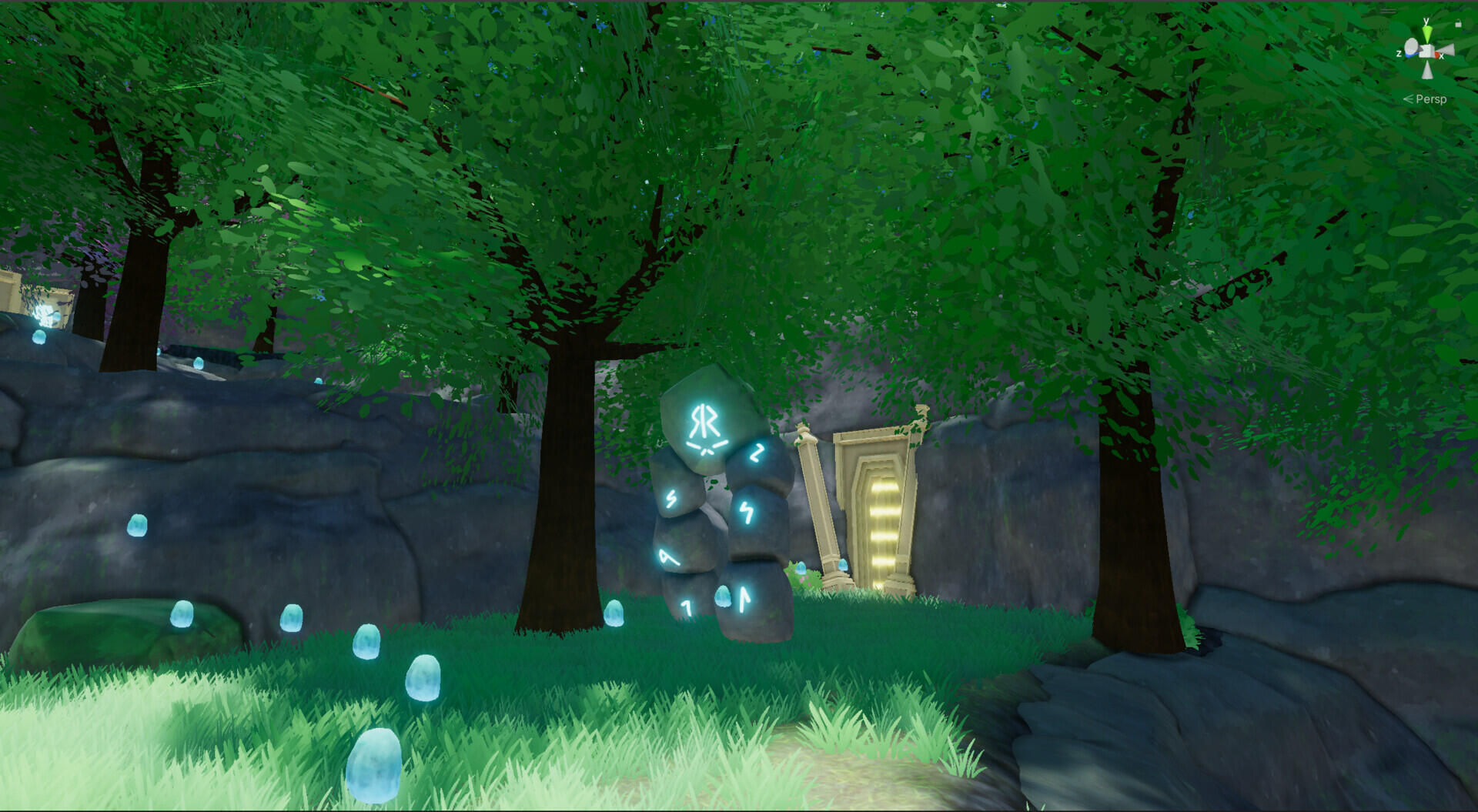Click the red X axis cone on gizmo
Image resolution: width=1478 pixels, height=812 pixels.
tap(1437, 54)
